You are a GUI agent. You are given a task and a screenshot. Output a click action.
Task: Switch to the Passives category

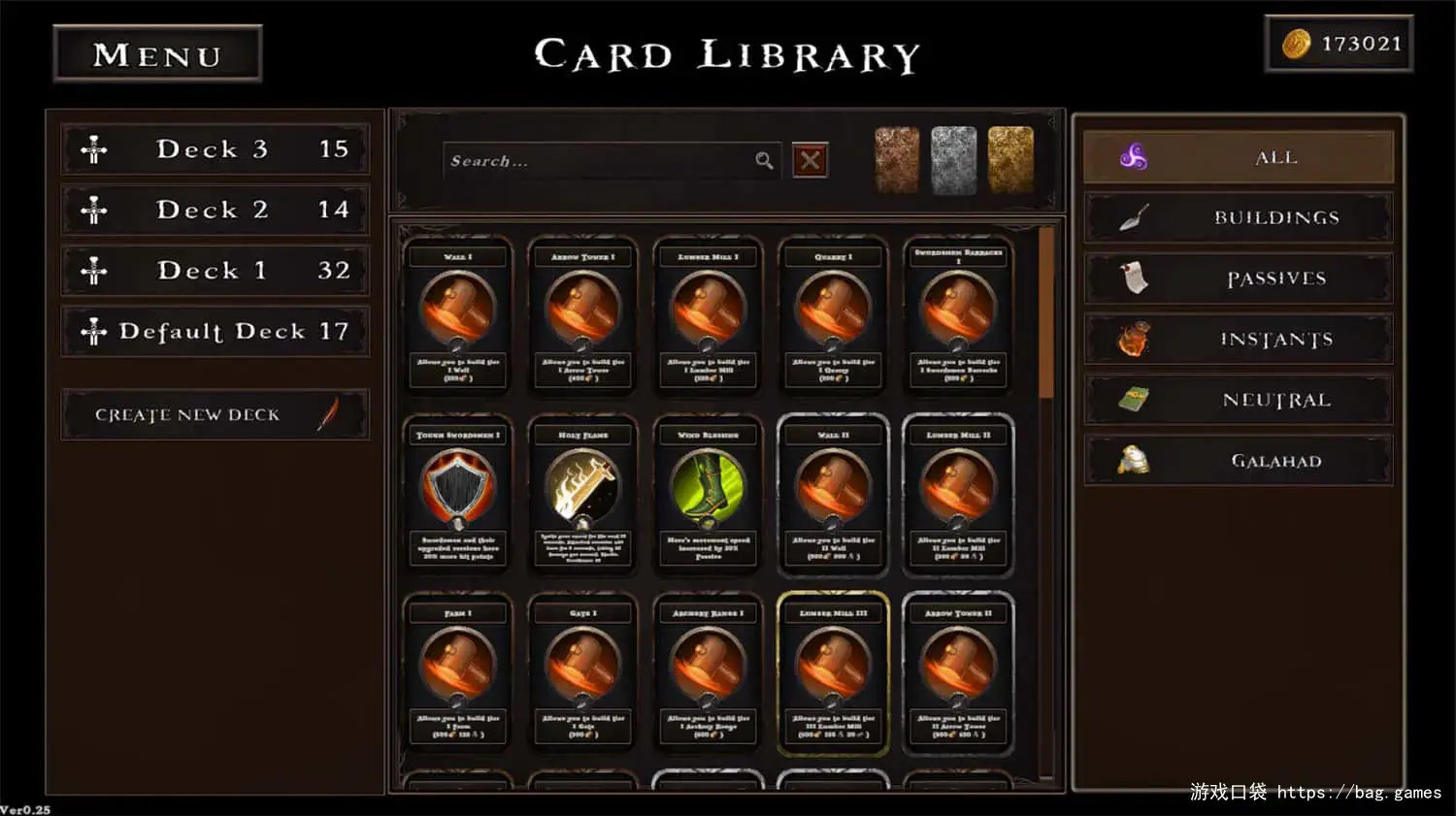point(1239,278)
